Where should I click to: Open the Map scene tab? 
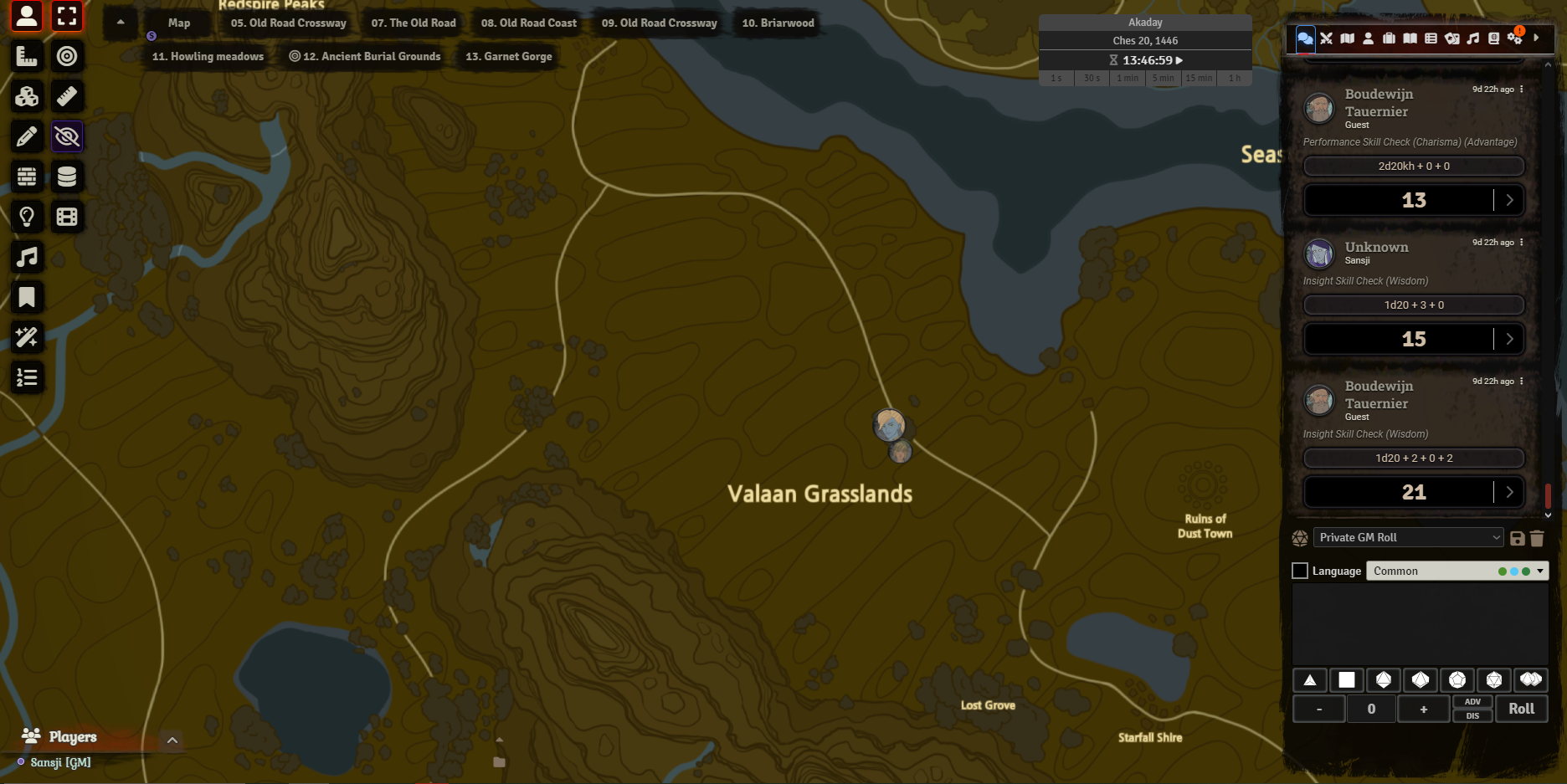click(x=179, y=23)
